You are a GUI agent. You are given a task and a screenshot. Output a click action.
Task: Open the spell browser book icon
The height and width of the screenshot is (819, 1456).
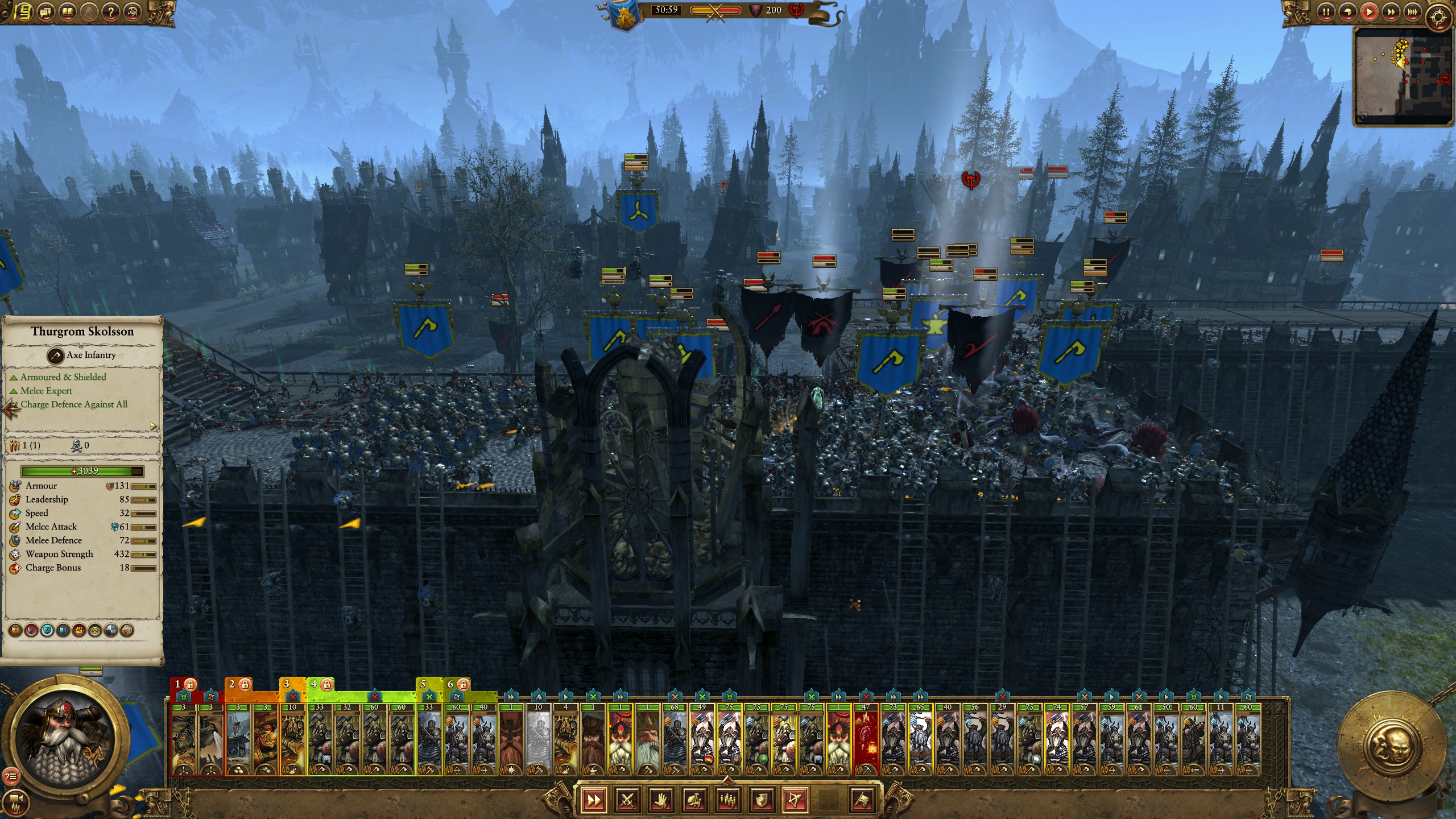(68, 11)
